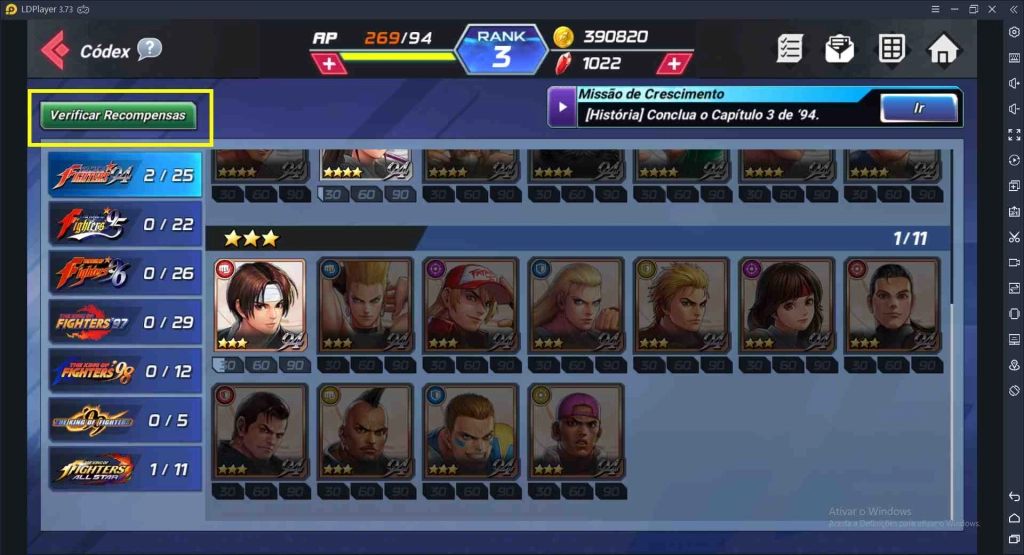
Task: Click the Verificar Recompensas button
Action: tap(119, 115)
